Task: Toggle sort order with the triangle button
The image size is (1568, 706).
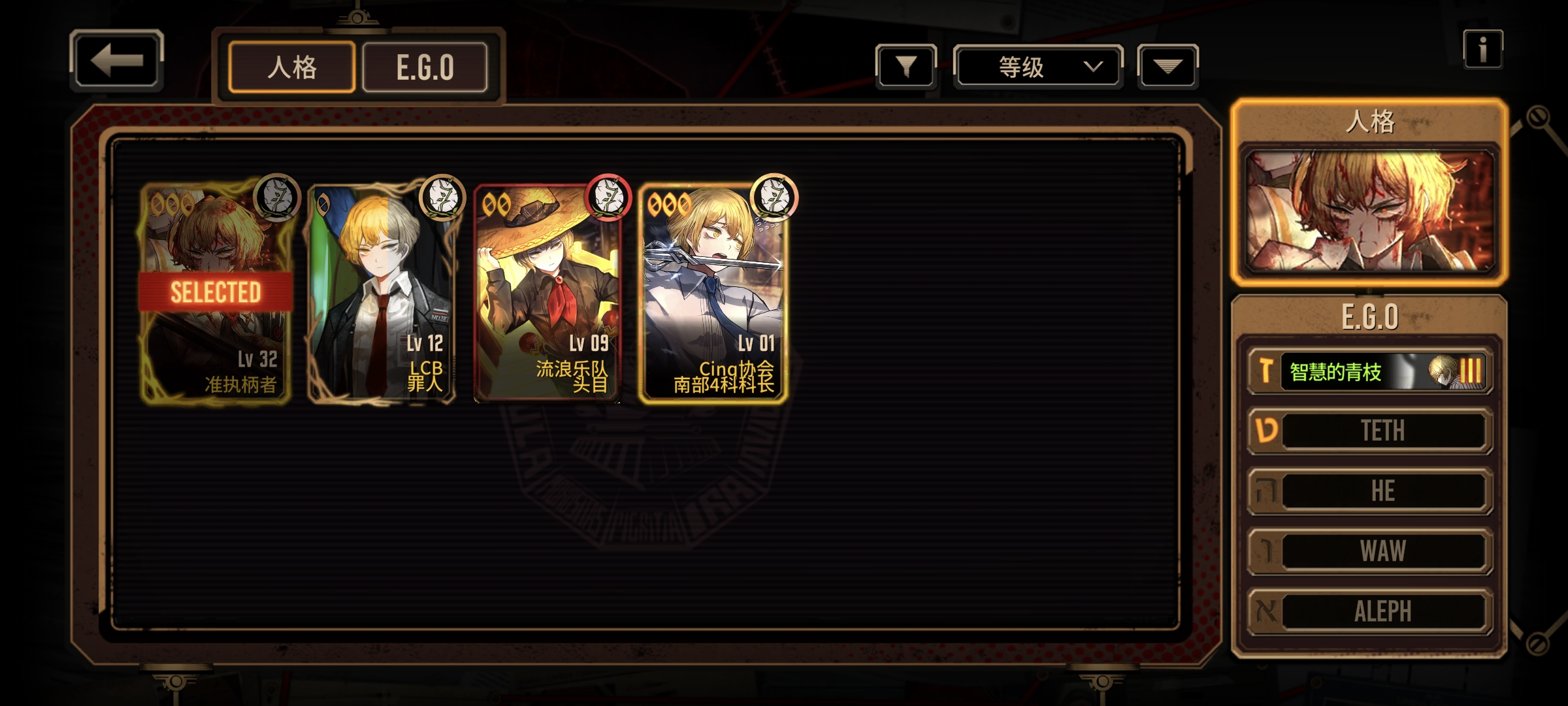Action: 1168,66
